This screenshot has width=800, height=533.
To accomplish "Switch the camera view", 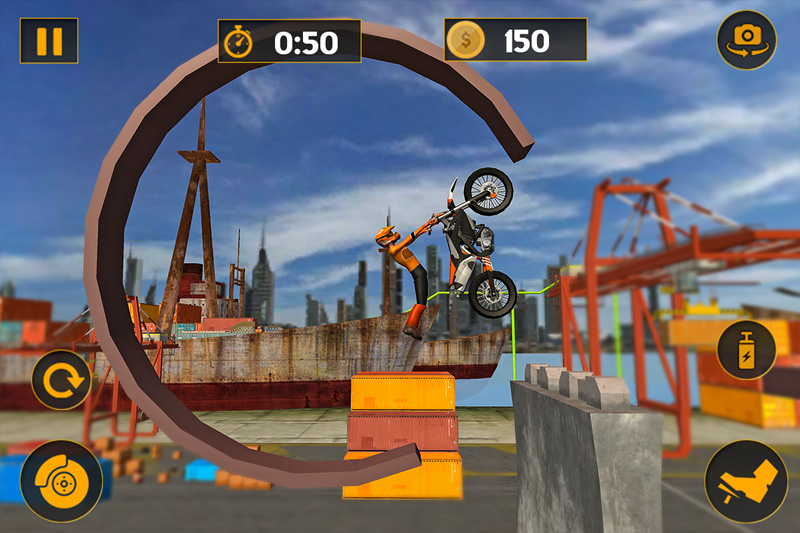I will [745, 40].
